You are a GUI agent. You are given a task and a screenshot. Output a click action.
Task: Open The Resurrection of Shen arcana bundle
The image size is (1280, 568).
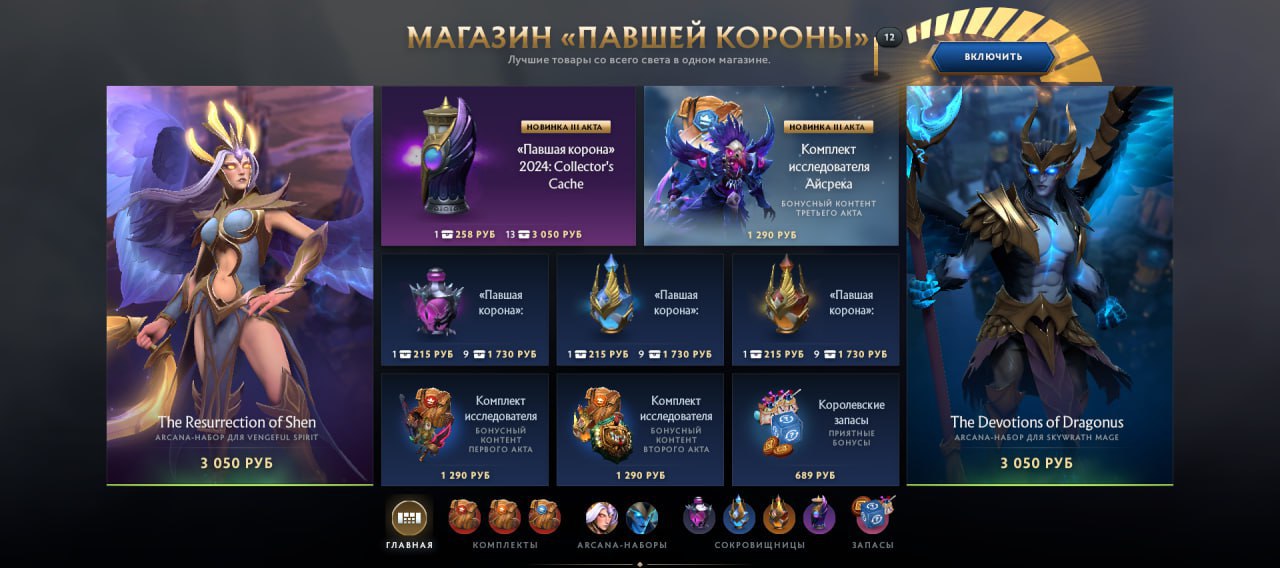pos(240,285)
